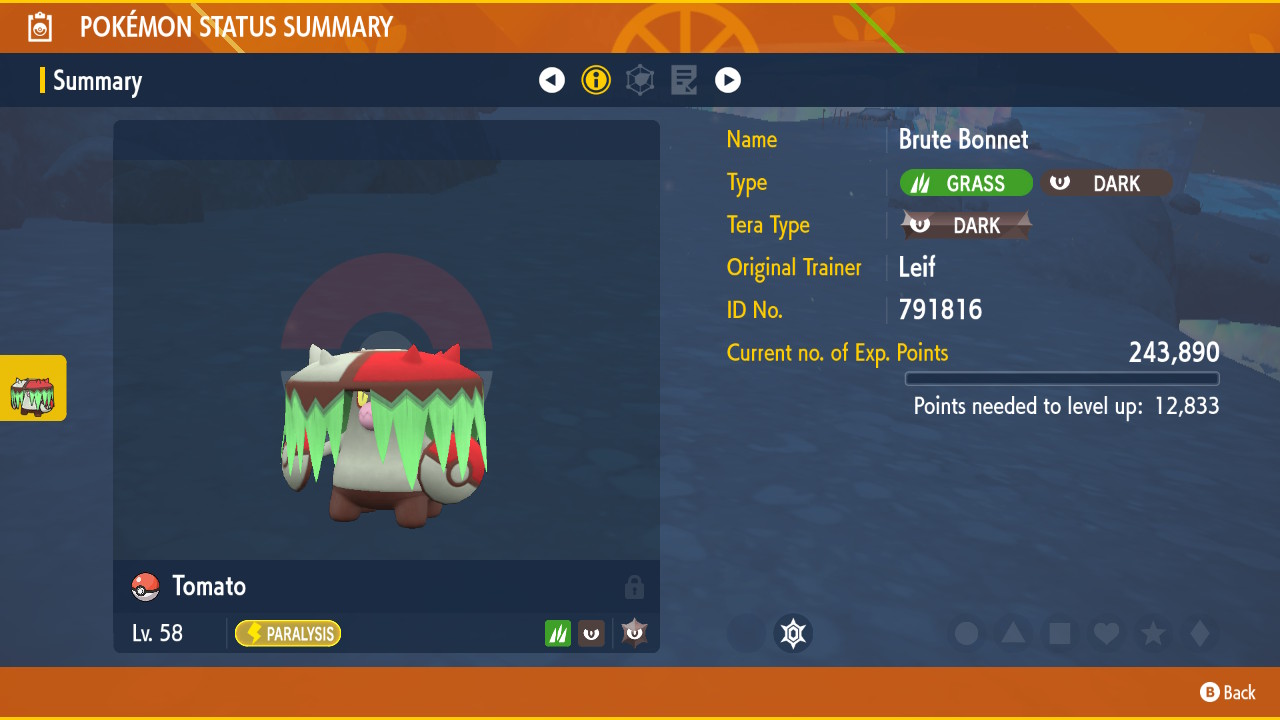Toggle the triangle marking
Image resolution: width=1280 pixels, height=720 pixels.
pyautogui.click(x=1013, y=633)
